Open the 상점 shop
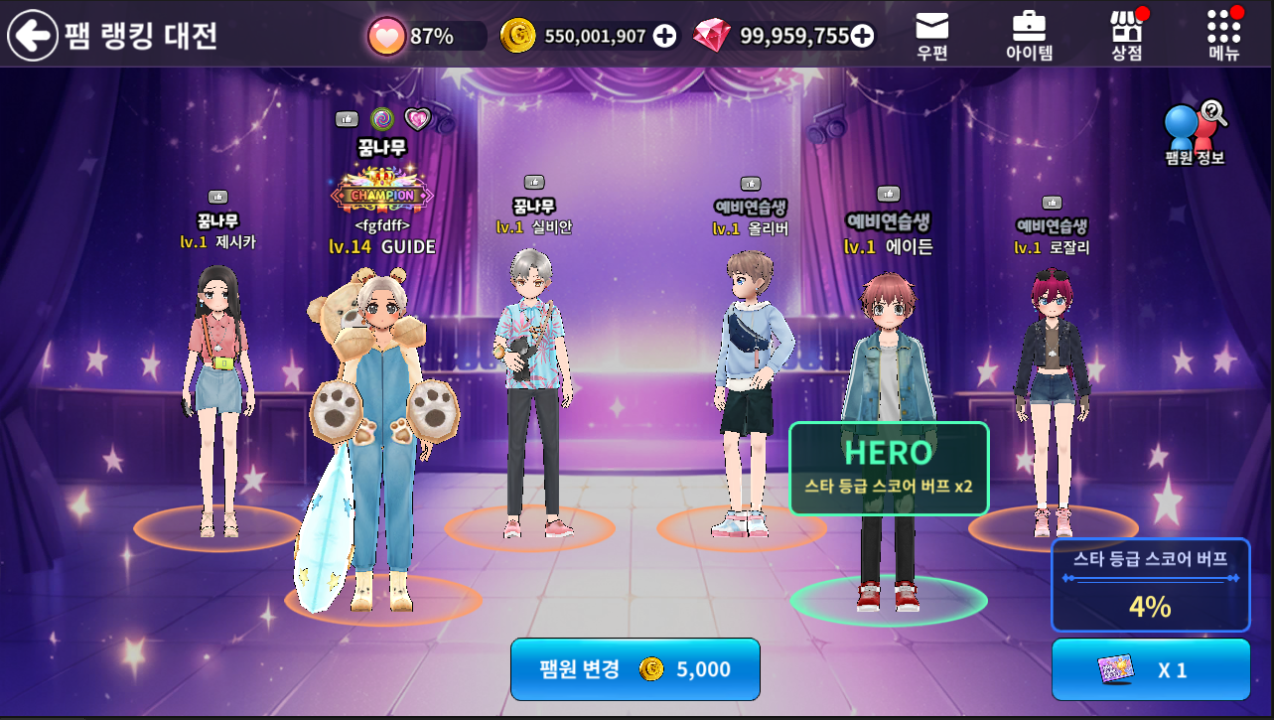The image size is (1274, 720). [1127, 36]
